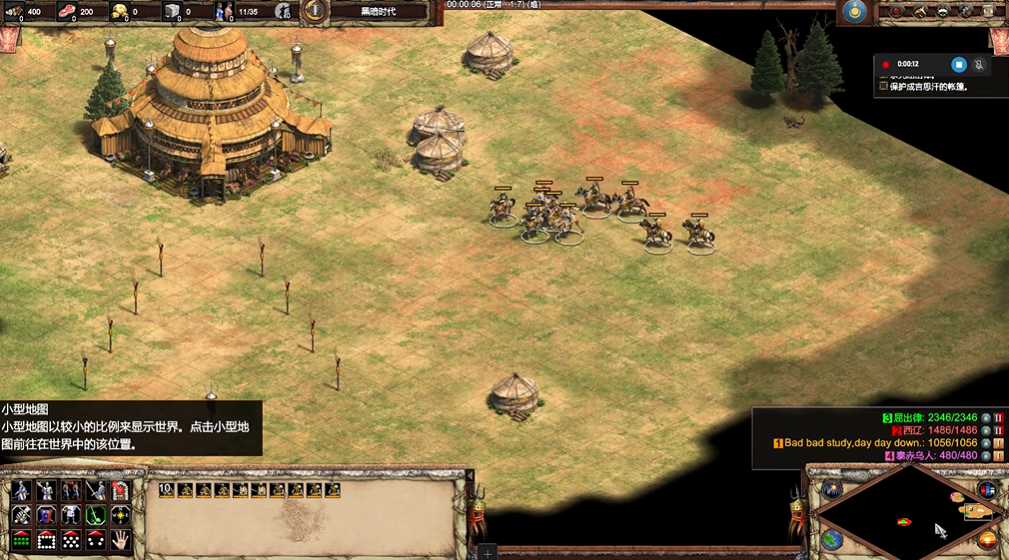Collapse the unit panel with the arrow
The height and width of the screenshot is (560, 1009).
(x=470, y=474)
